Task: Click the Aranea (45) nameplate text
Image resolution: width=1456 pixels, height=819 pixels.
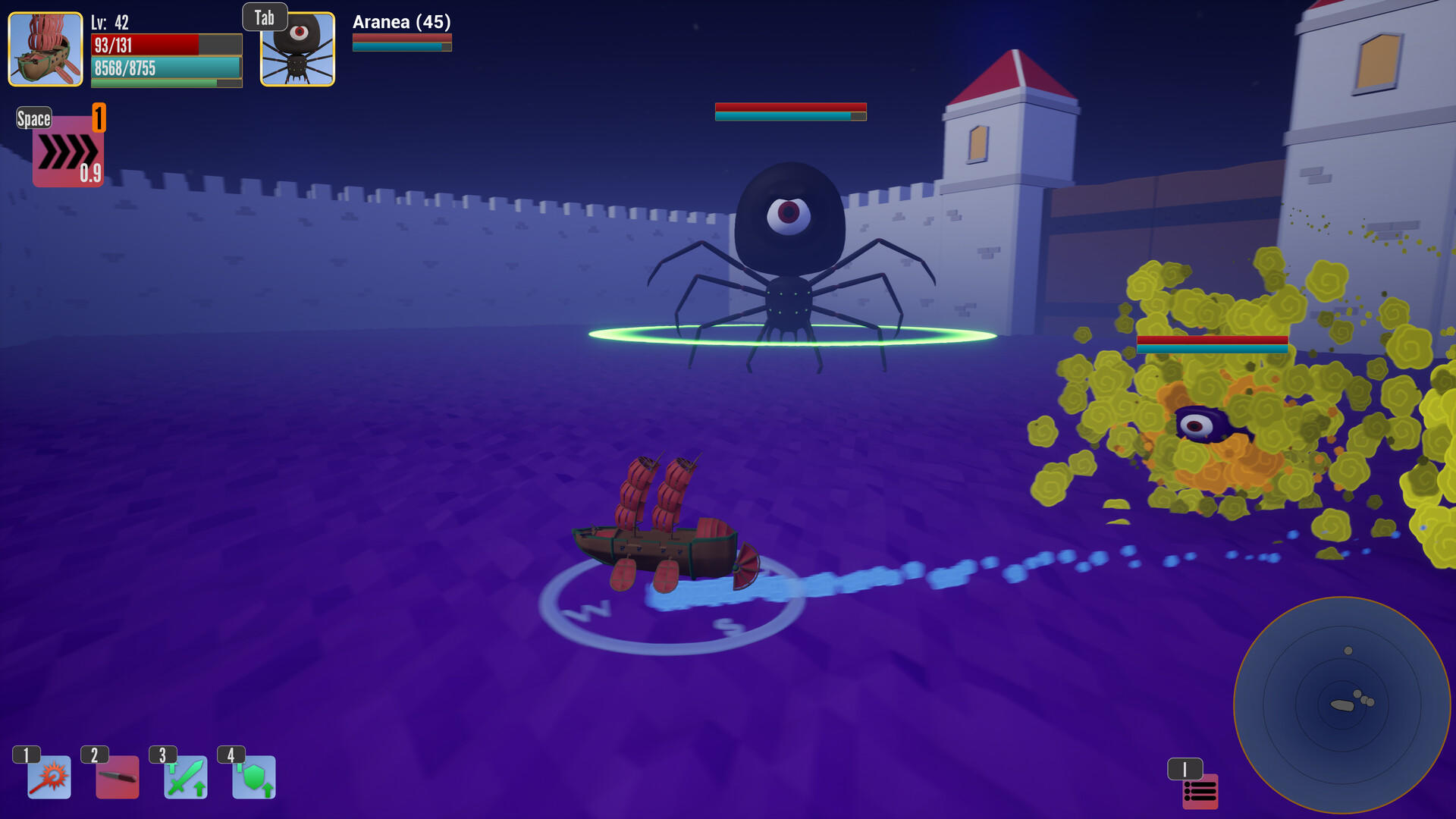Action: pyautogui.click(x=400, y=23)
